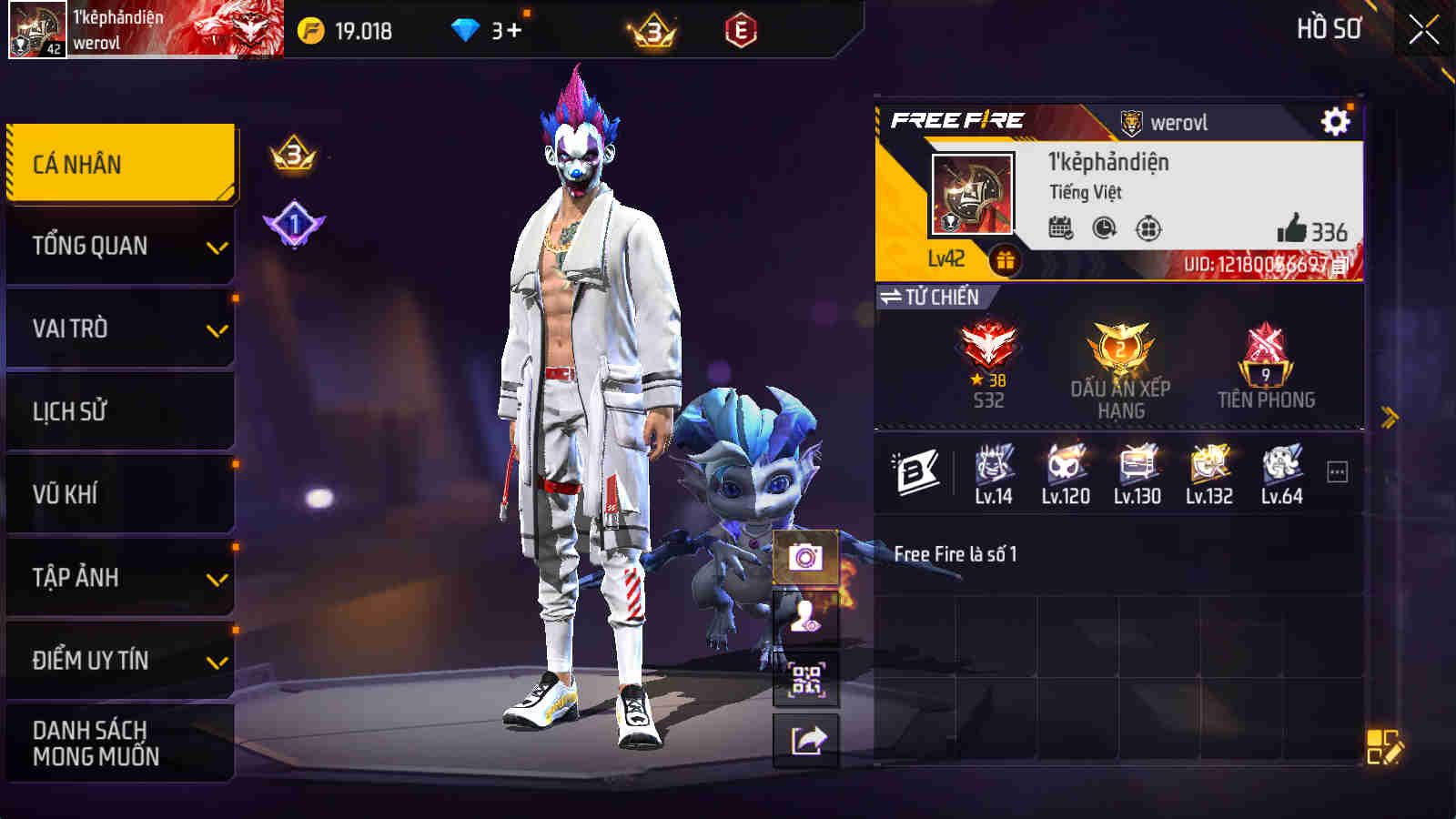Expand the Điểm Uy Tín section
The image size is (1456, 819).
click(118, 661)
